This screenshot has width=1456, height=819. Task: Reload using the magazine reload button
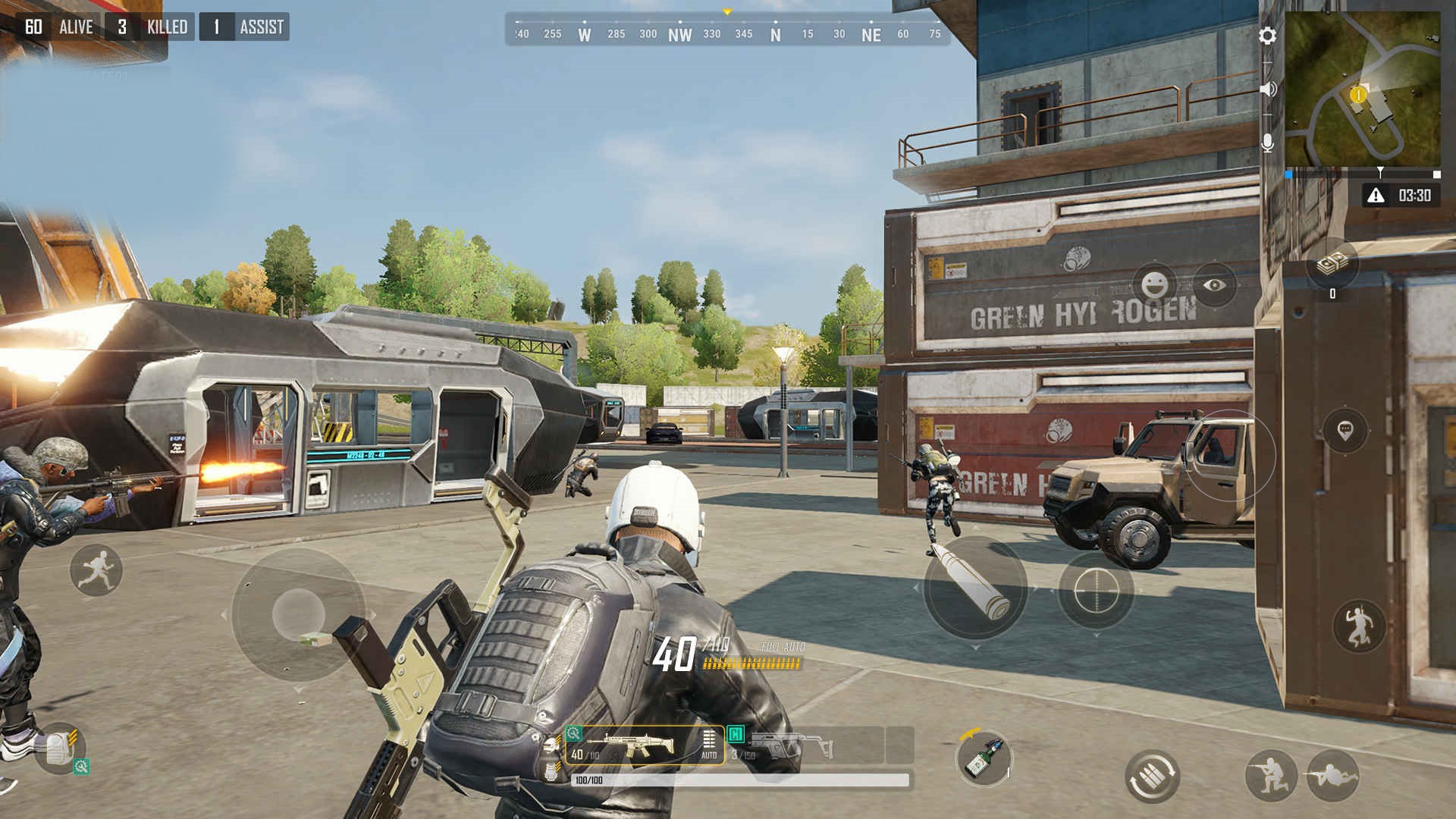pyautogui.click(x=1152, y=777)
